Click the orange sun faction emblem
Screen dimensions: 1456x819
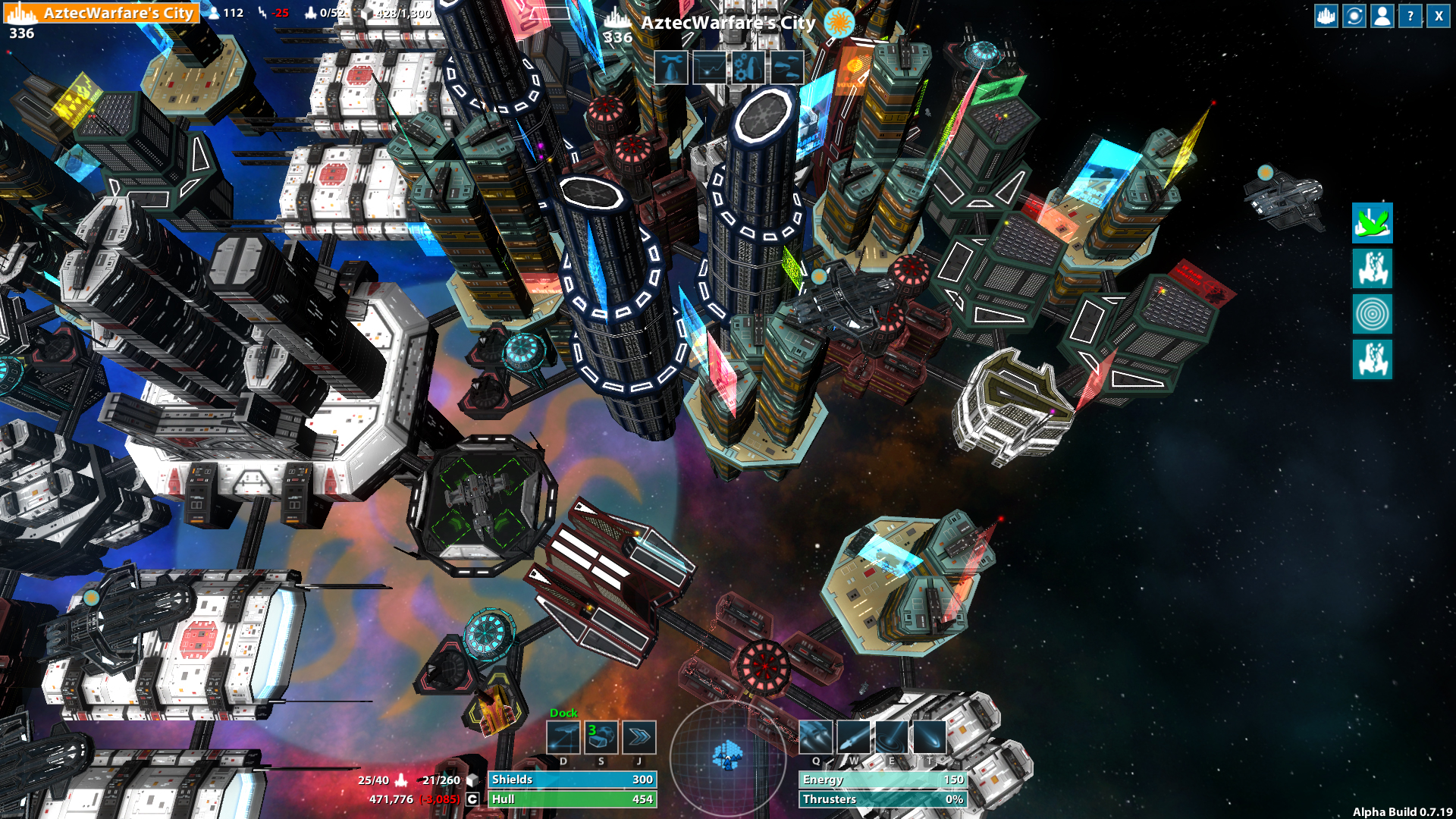point(840,23)
